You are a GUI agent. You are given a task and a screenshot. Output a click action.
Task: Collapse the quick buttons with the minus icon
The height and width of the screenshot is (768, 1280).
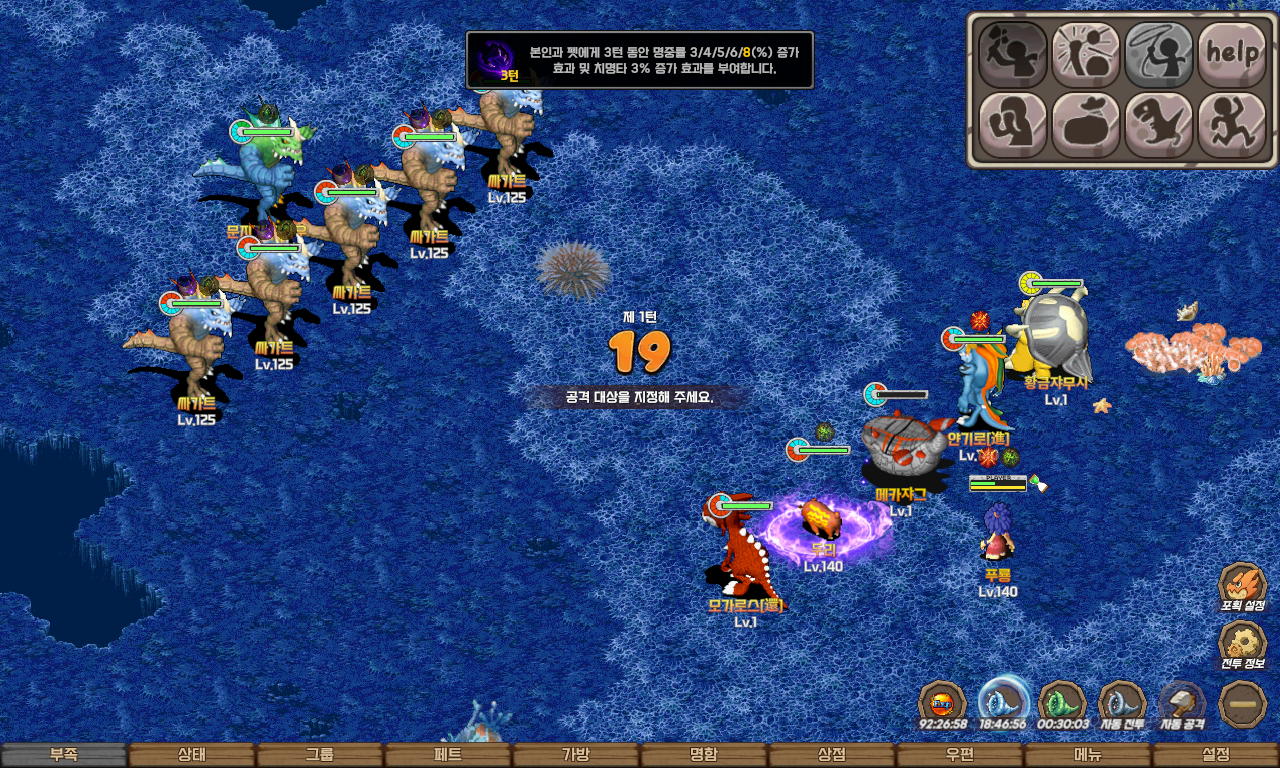[1243, 704]
